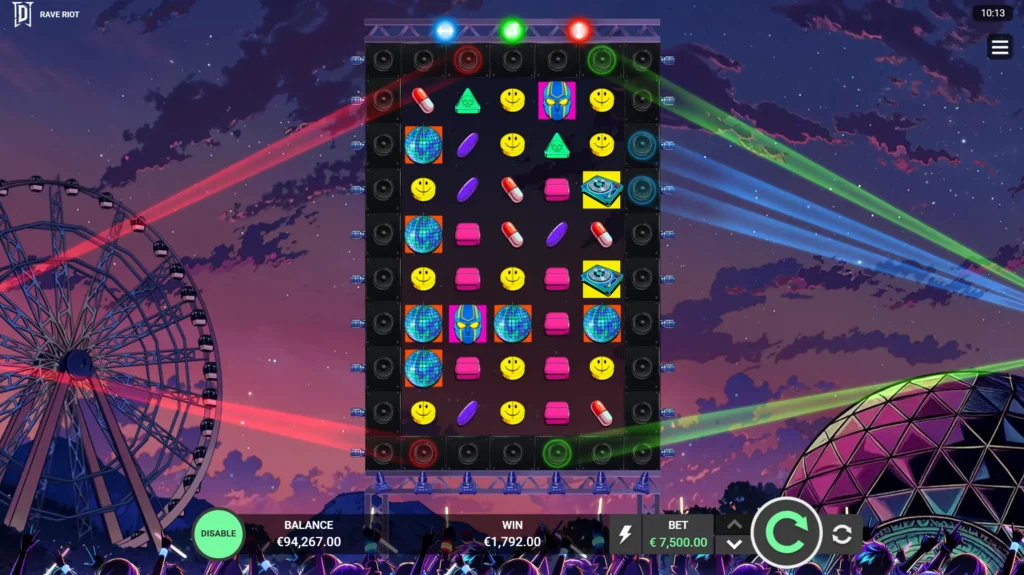Click the green DISABLE button
1024x575 pixels.
coord(218,533)
